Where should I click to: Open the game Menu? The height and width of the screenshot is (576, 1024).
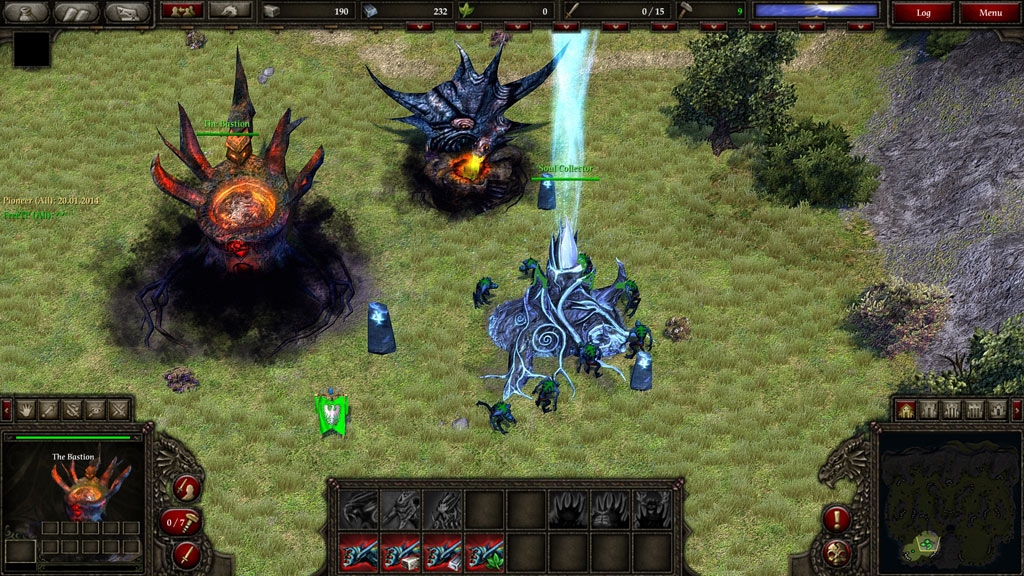tap(990, 13)
